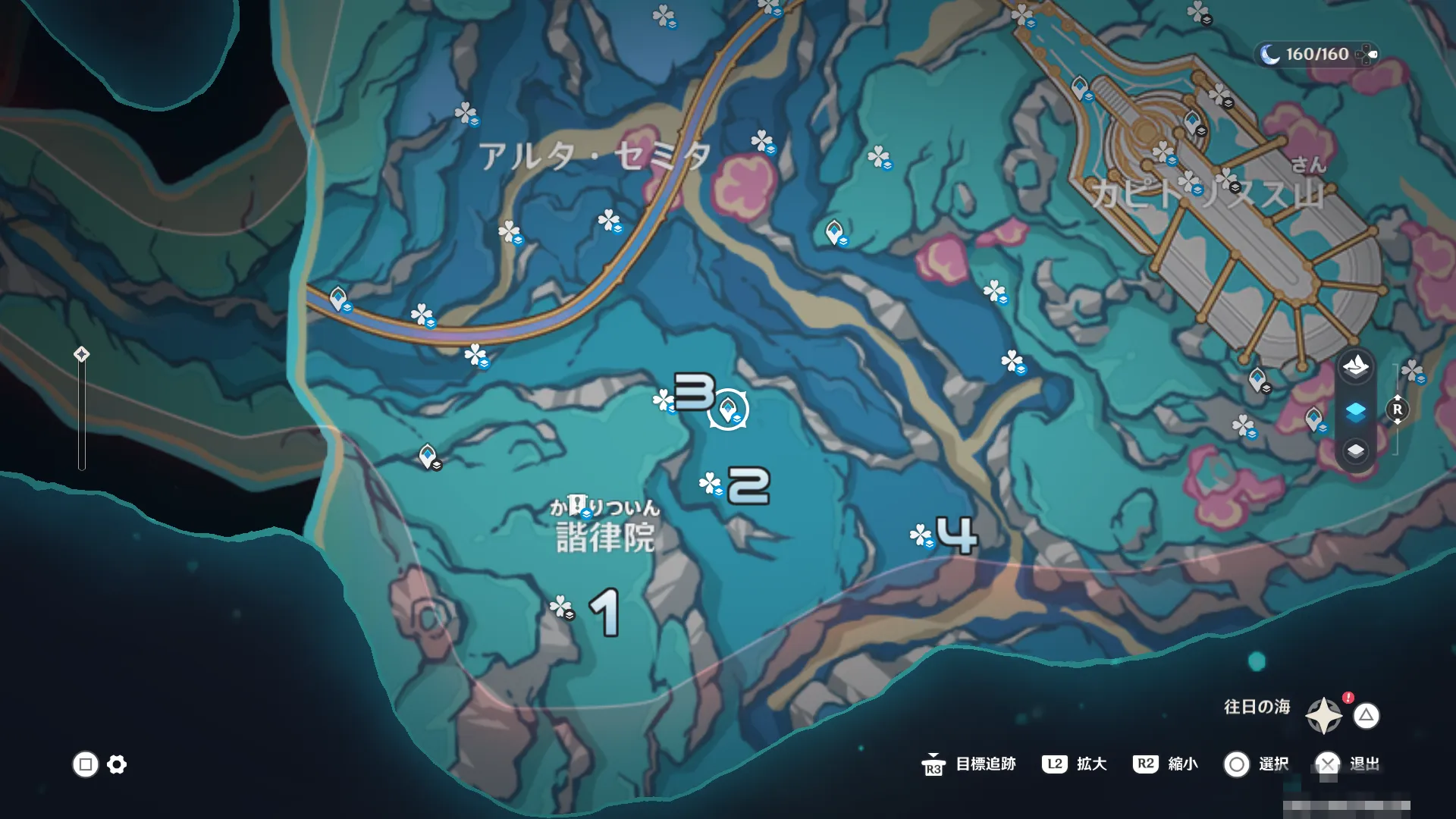Select the clover marker beside number 4

click(921, 536)
